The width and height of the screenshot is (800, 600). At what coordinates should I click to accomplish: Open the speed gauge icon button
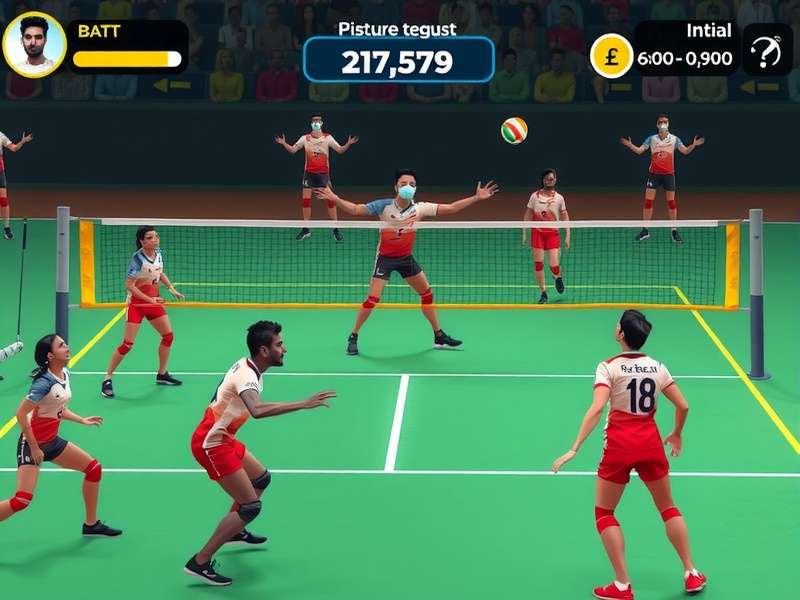(766, 51)
